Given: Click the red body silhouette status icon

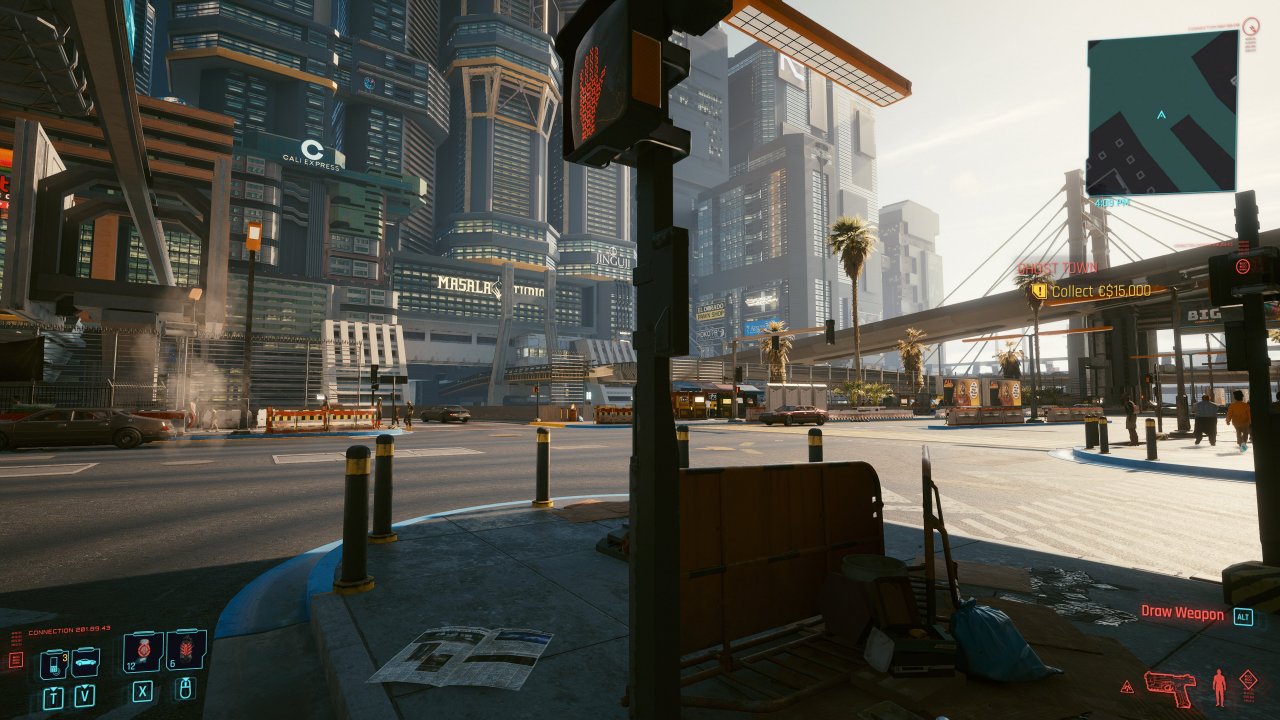Looking at the screenshot, I should [x=1219, y=687].
